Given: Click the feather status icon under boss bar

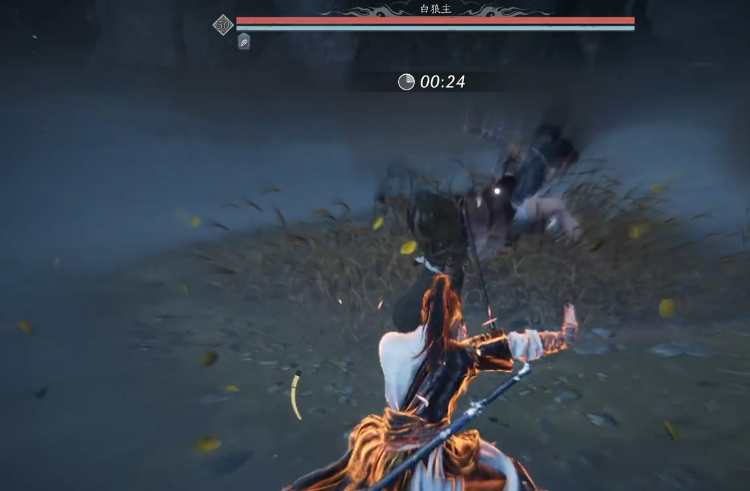Looking at the screenshot, I should point(244,42).
